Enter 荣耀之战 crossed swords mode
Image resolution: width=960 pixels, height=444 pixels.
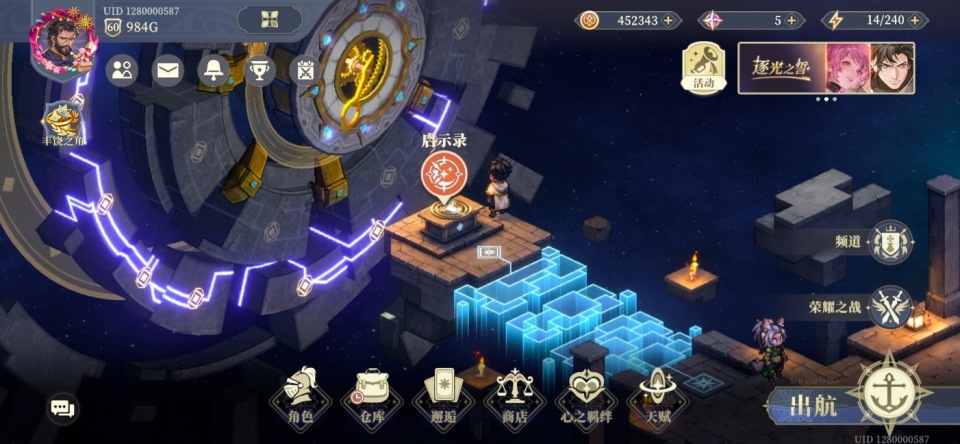889,307
